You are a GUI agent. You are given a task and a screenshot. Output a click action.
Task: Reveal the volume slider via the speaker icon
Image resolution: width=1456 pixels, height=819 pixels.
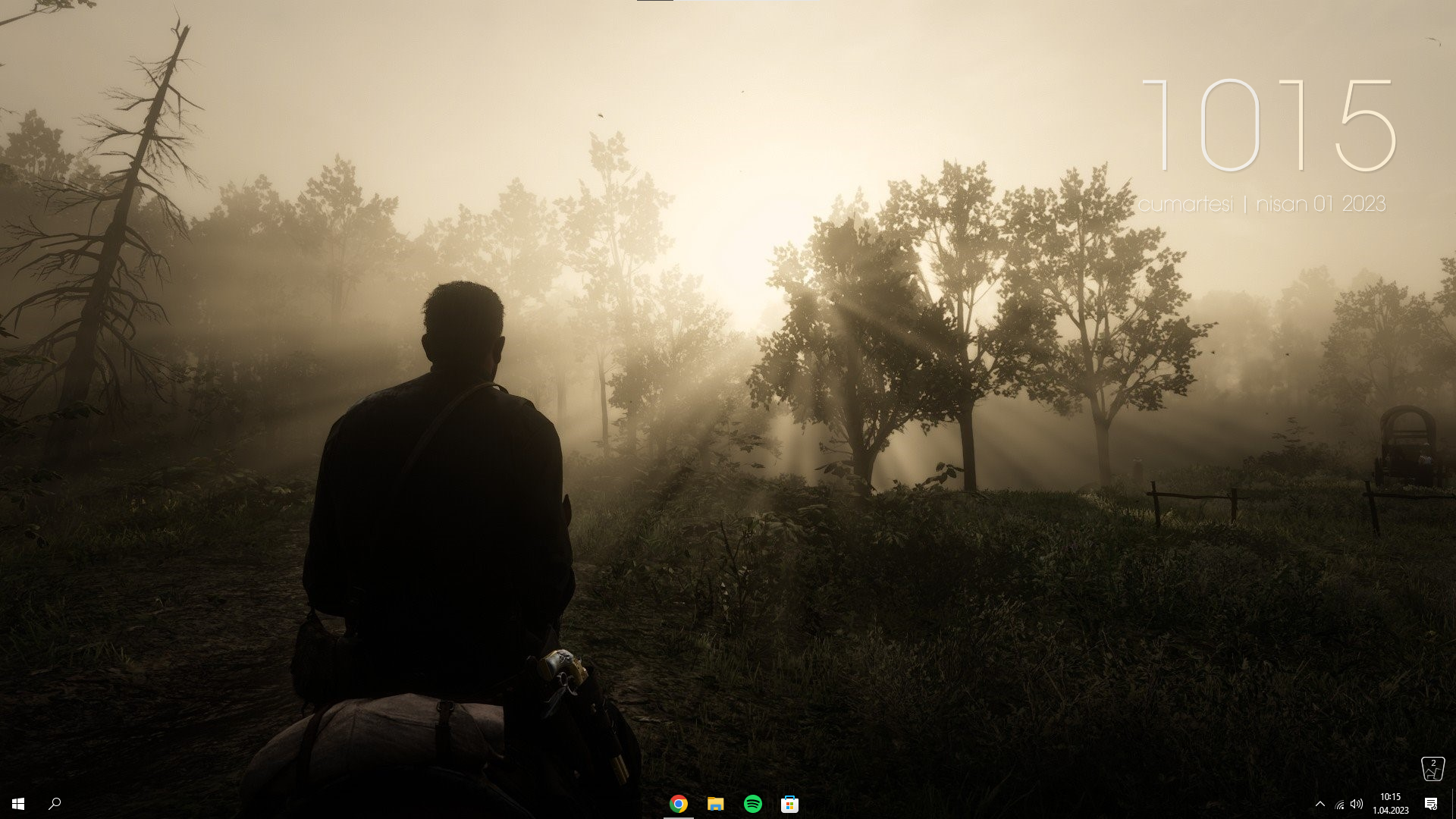(1357, 805)
